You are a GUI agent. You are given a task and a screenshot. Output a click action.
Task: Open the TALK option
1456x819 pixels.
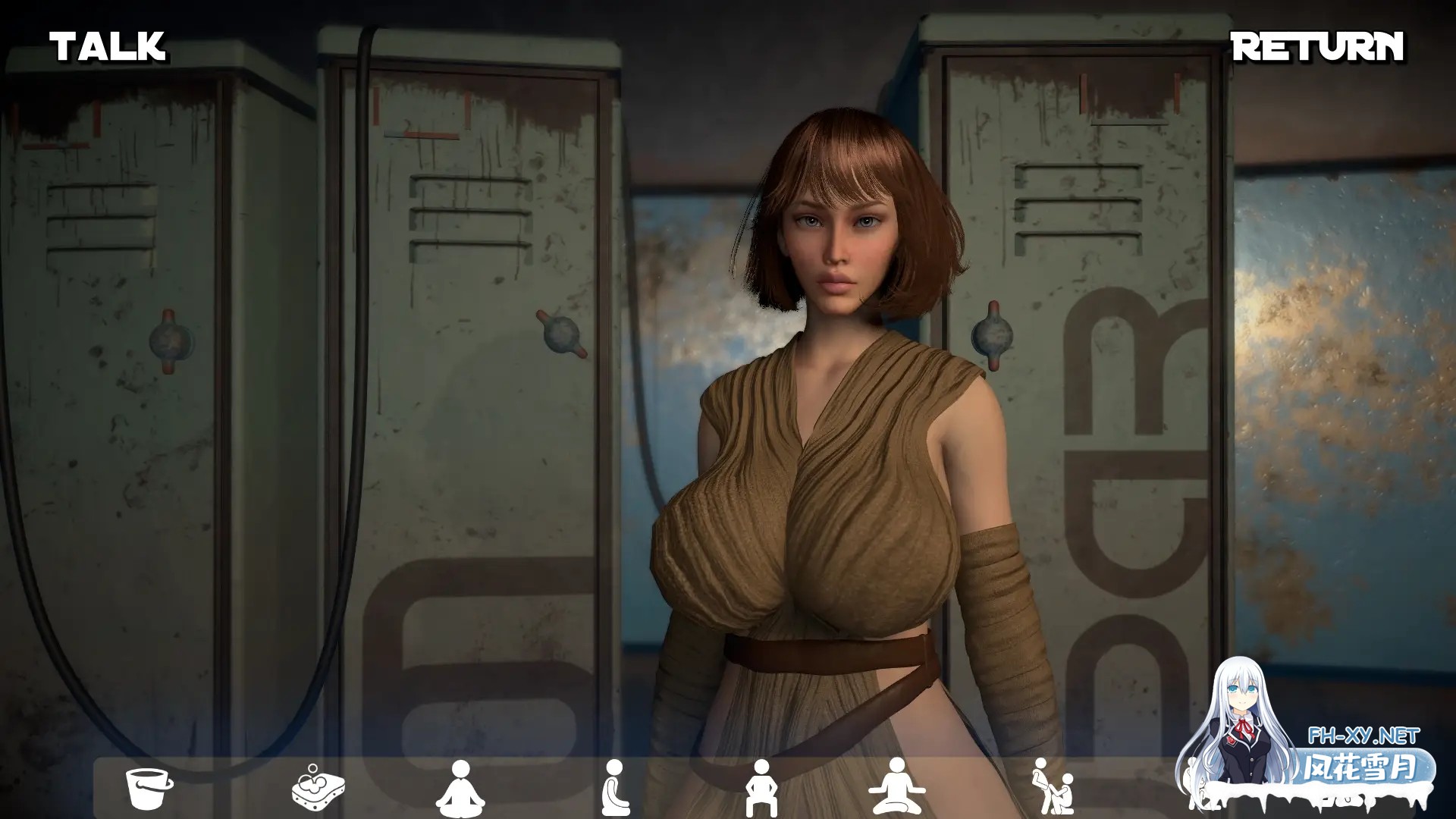(x=108, y=47)
